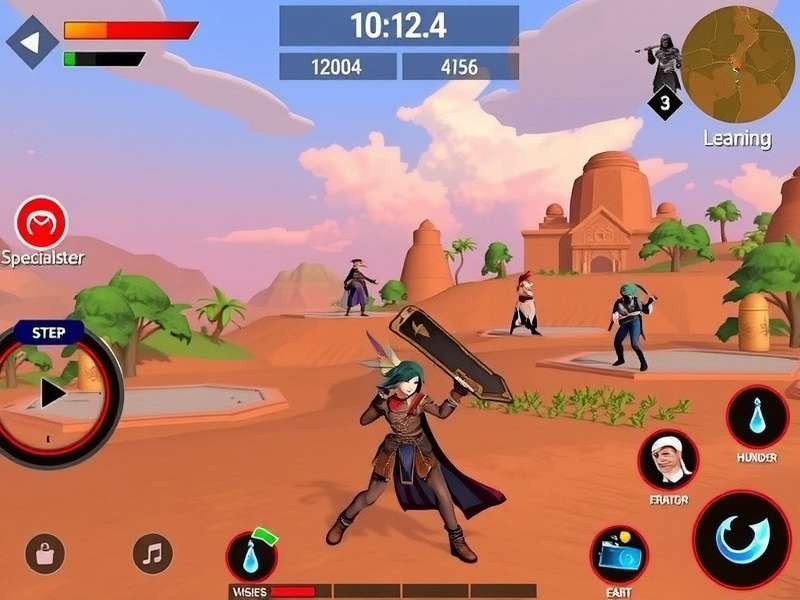The width and height of the screenshot is (800, 600).
Task: Trigger the large blue swirl attack button
Action: coord(742,539)
